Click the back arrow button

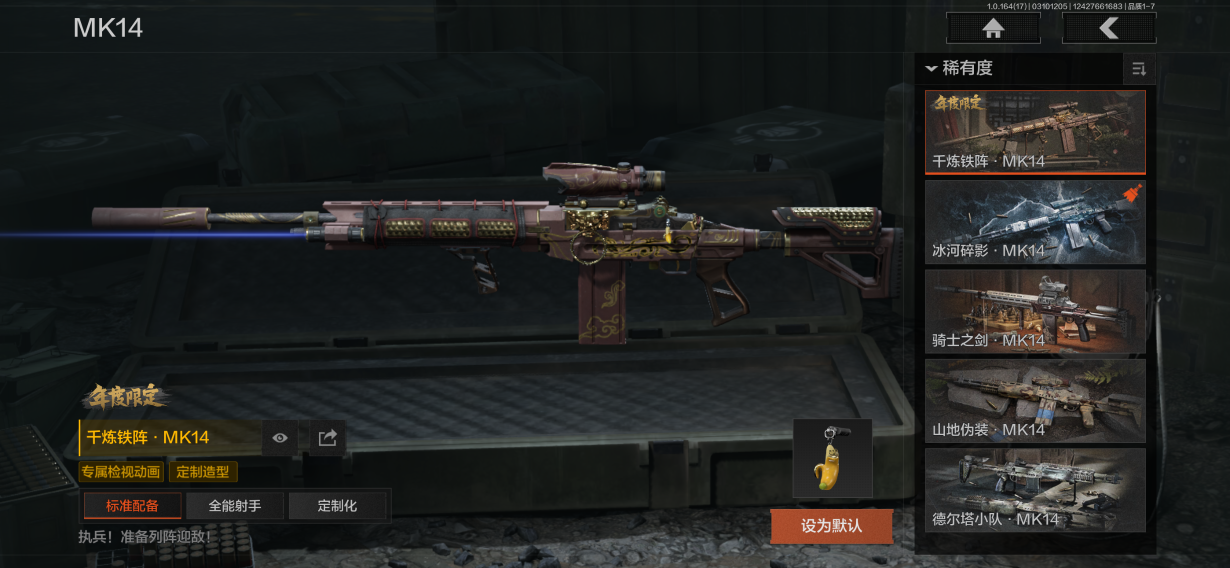(1109, 28)
